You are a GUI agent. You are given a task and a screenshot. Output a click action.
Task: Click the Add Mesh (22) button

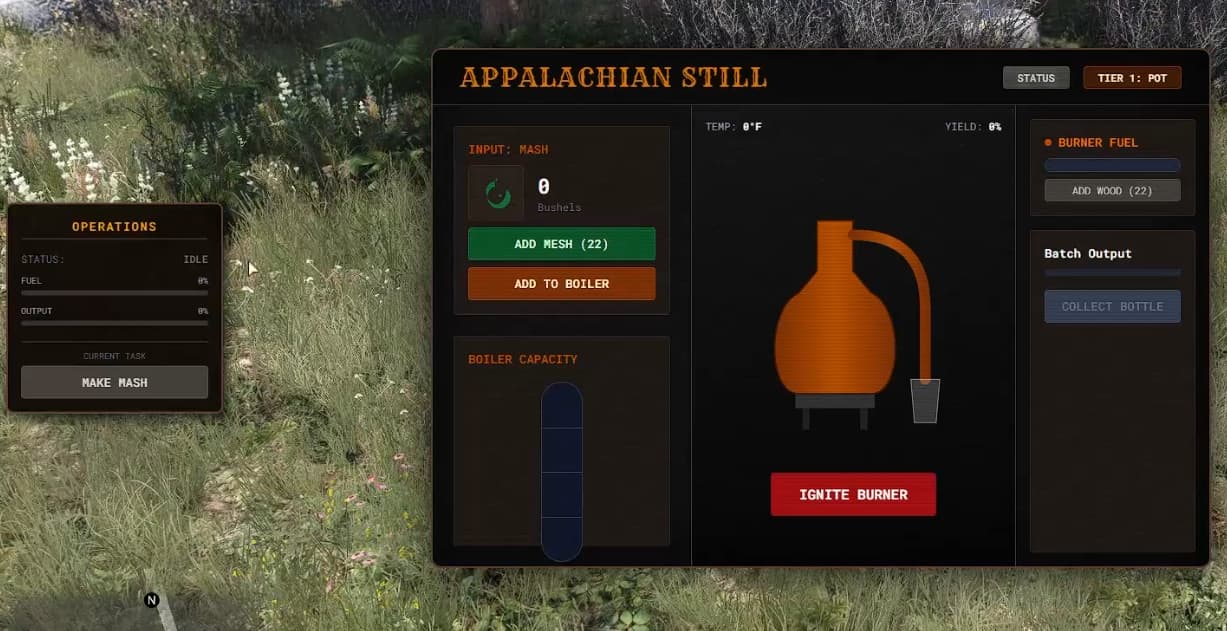pyautogui.click(x=561, y=244)
